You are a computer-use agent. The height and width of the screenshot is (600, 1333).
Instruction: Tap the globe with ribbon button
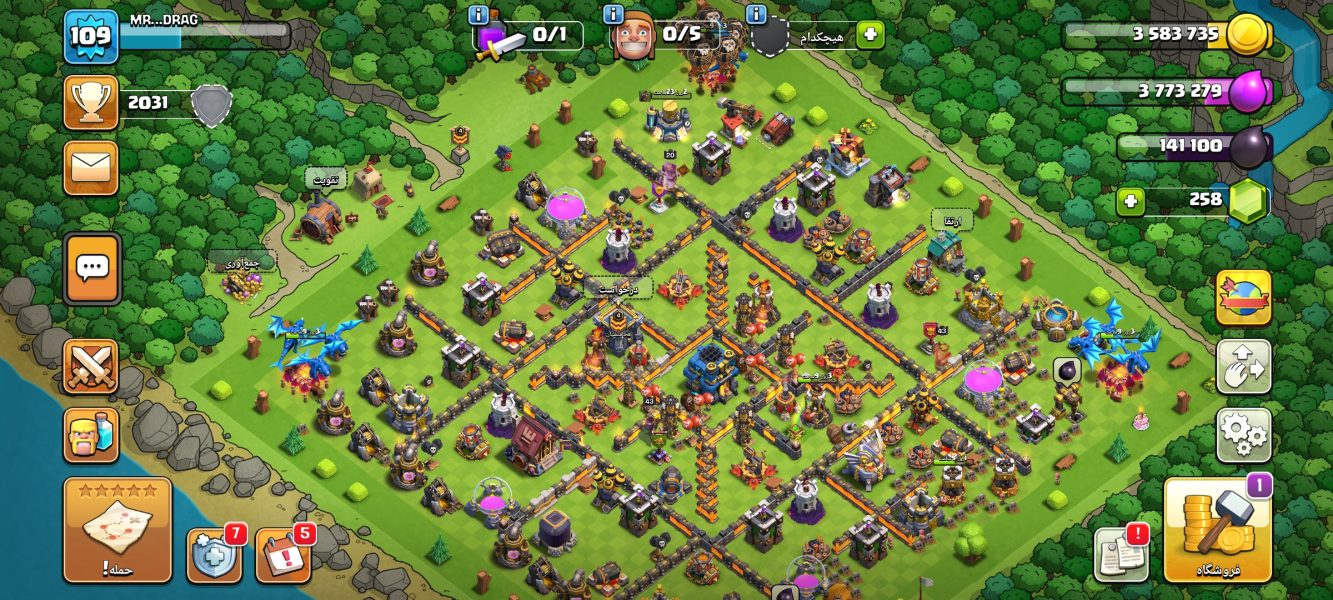tap(1243, 298)
